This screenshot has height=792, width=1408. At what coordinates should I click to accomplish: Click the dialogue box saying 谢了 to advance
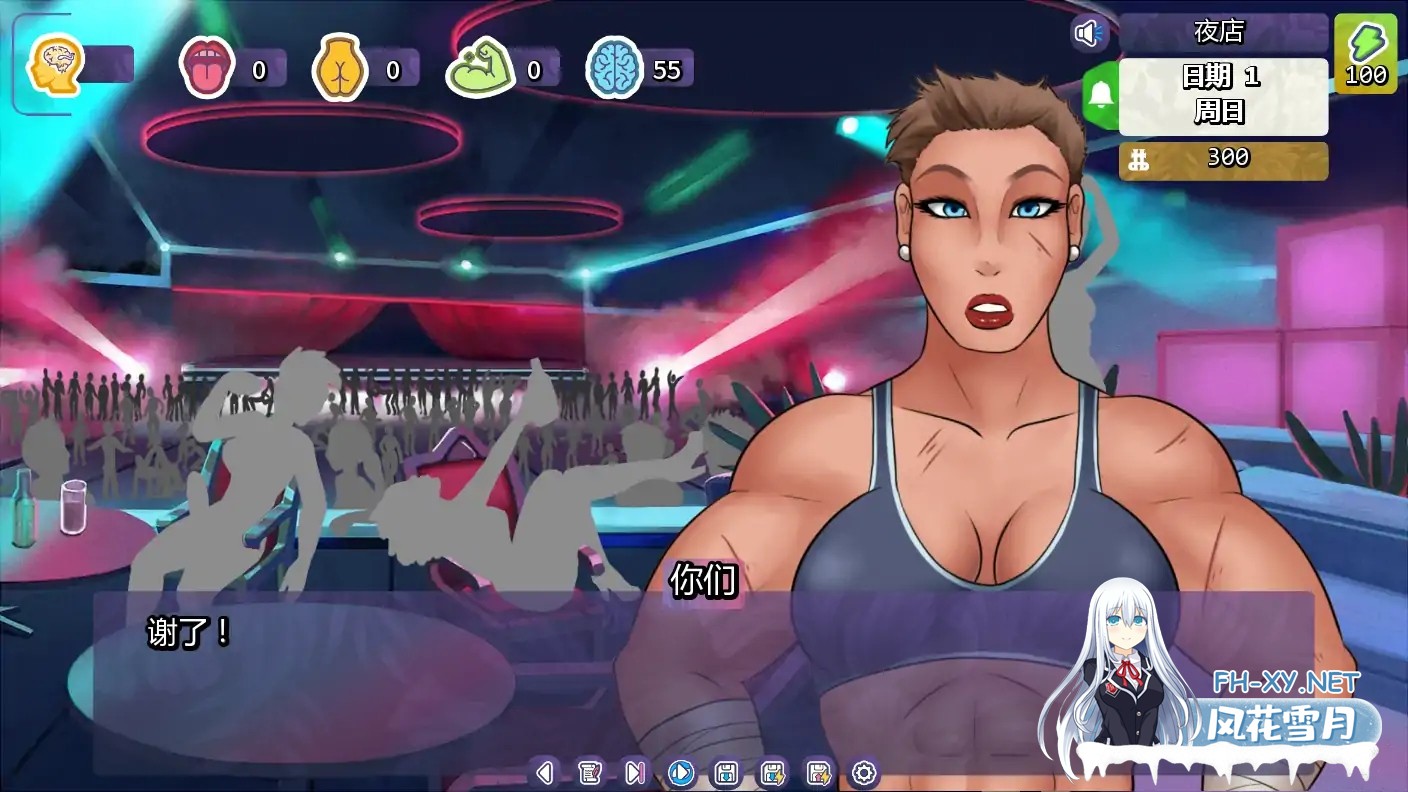pos(400,660)
